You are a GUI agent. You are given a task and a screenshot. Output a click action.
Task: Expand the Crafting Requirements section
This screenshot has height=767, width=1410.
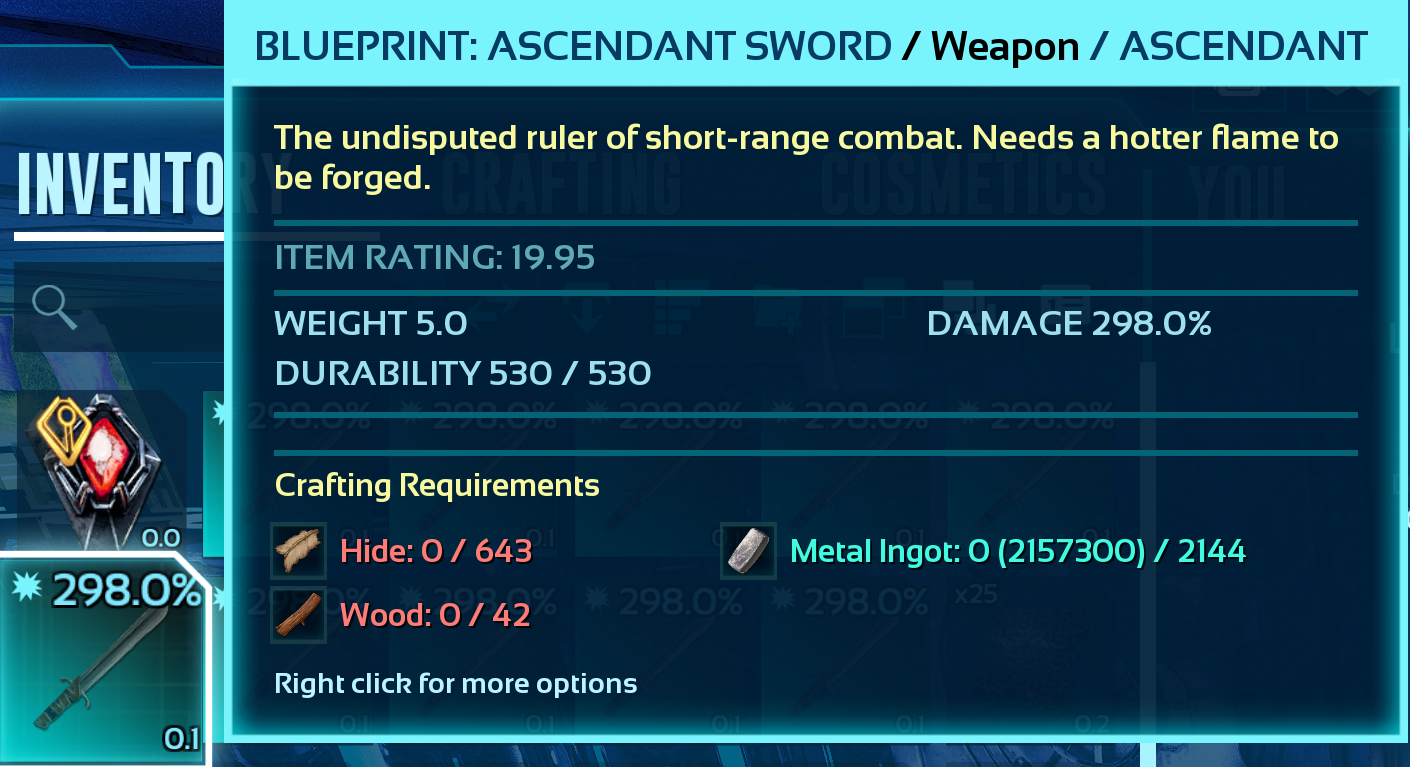pos(439,485)
